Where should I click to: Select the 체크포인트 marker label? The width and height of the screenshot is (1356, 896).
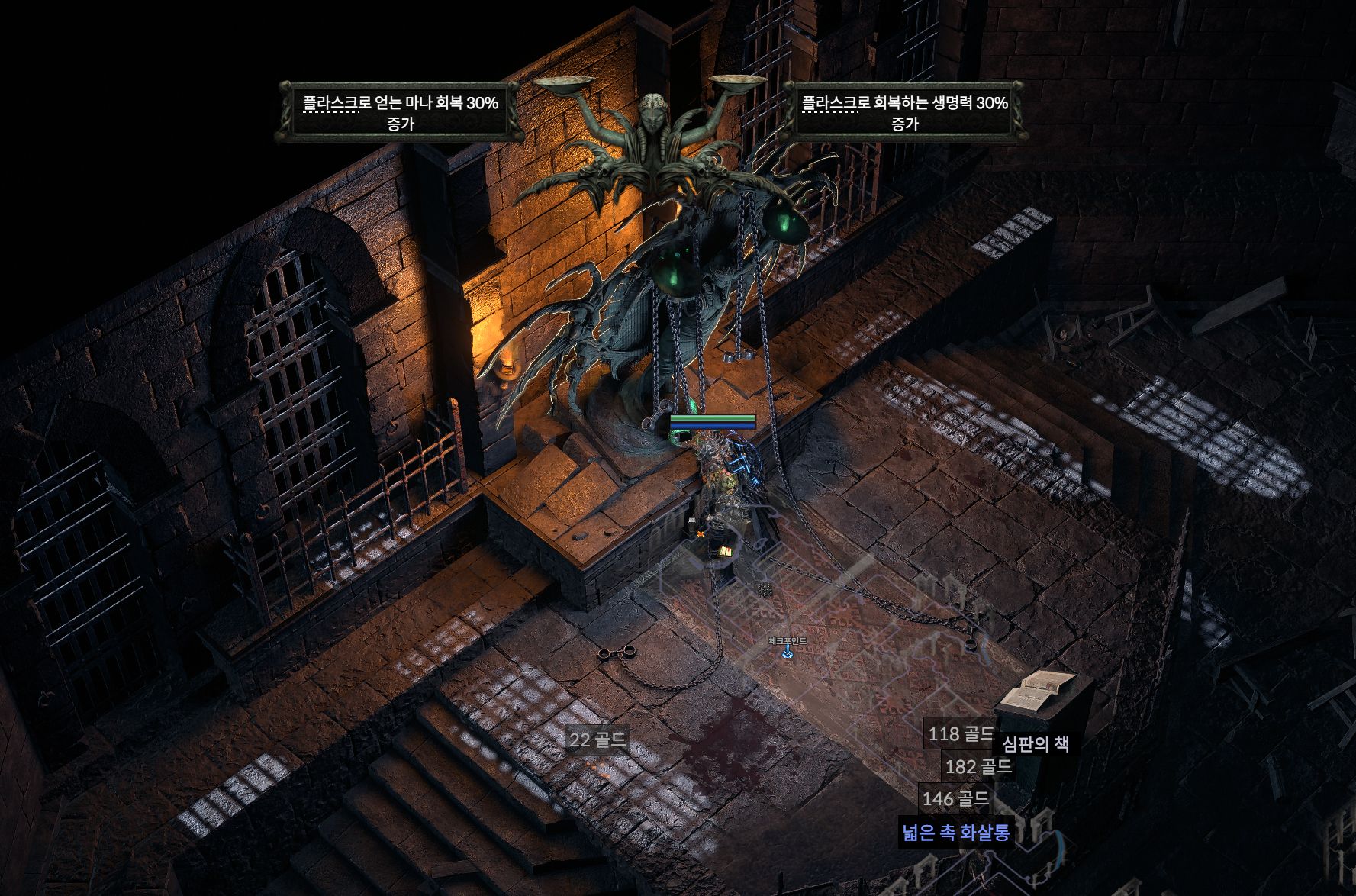click(788, 641)
